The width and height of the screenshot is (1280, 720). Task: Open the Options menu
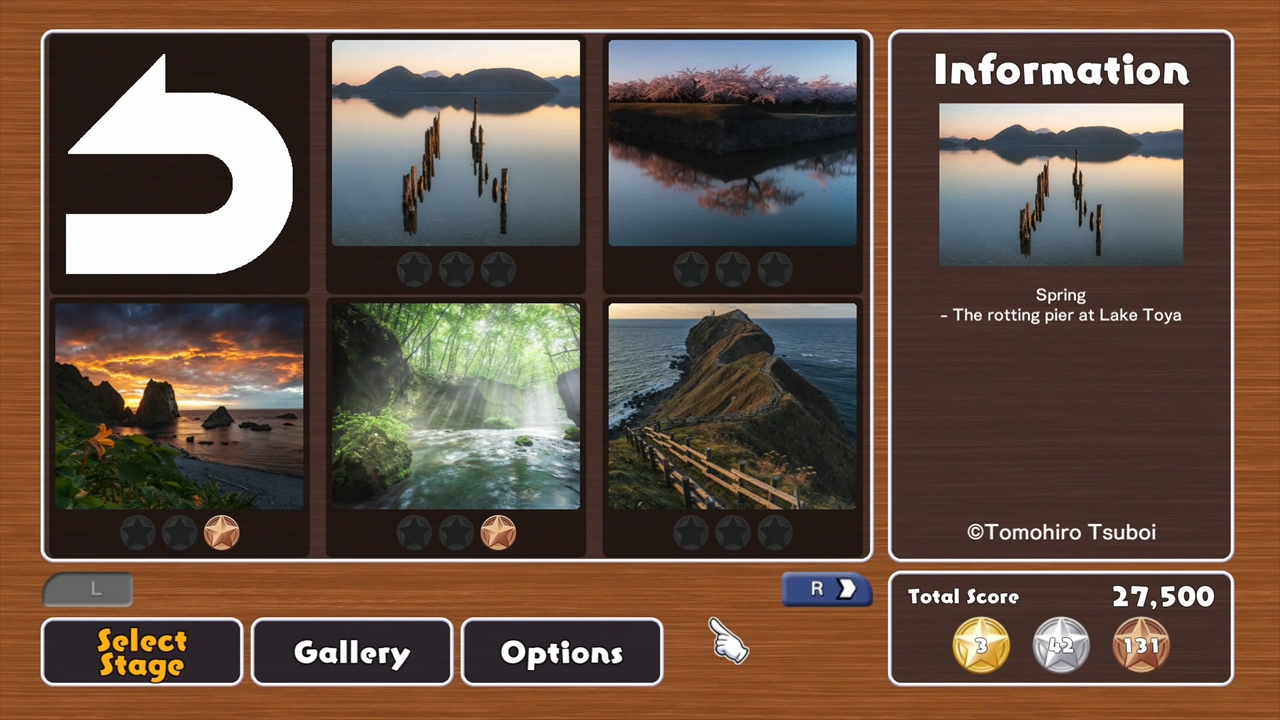point(561,652)
